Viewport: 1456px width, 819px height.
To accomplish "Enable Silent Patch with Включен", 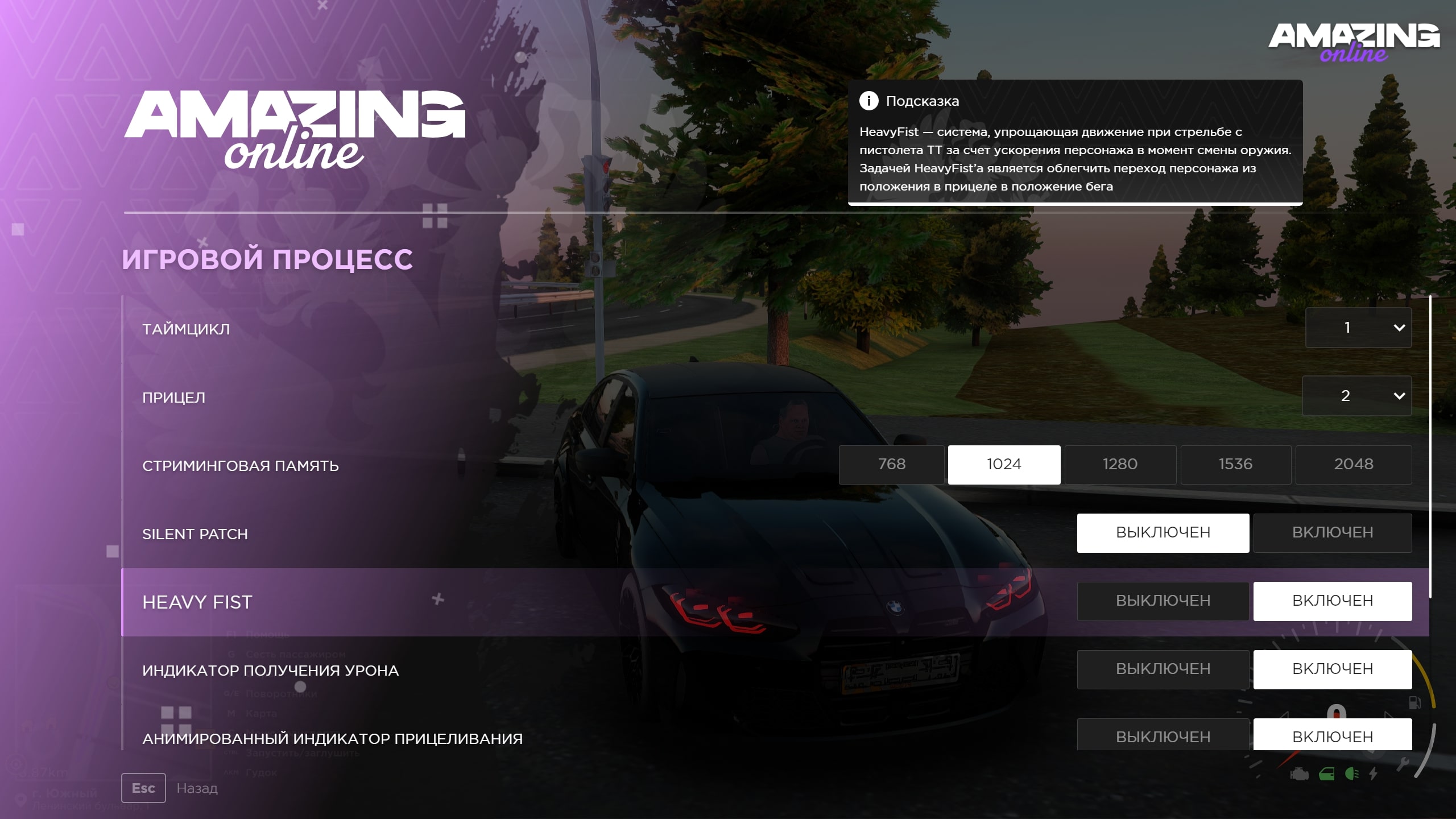I will click(1333, 533).
